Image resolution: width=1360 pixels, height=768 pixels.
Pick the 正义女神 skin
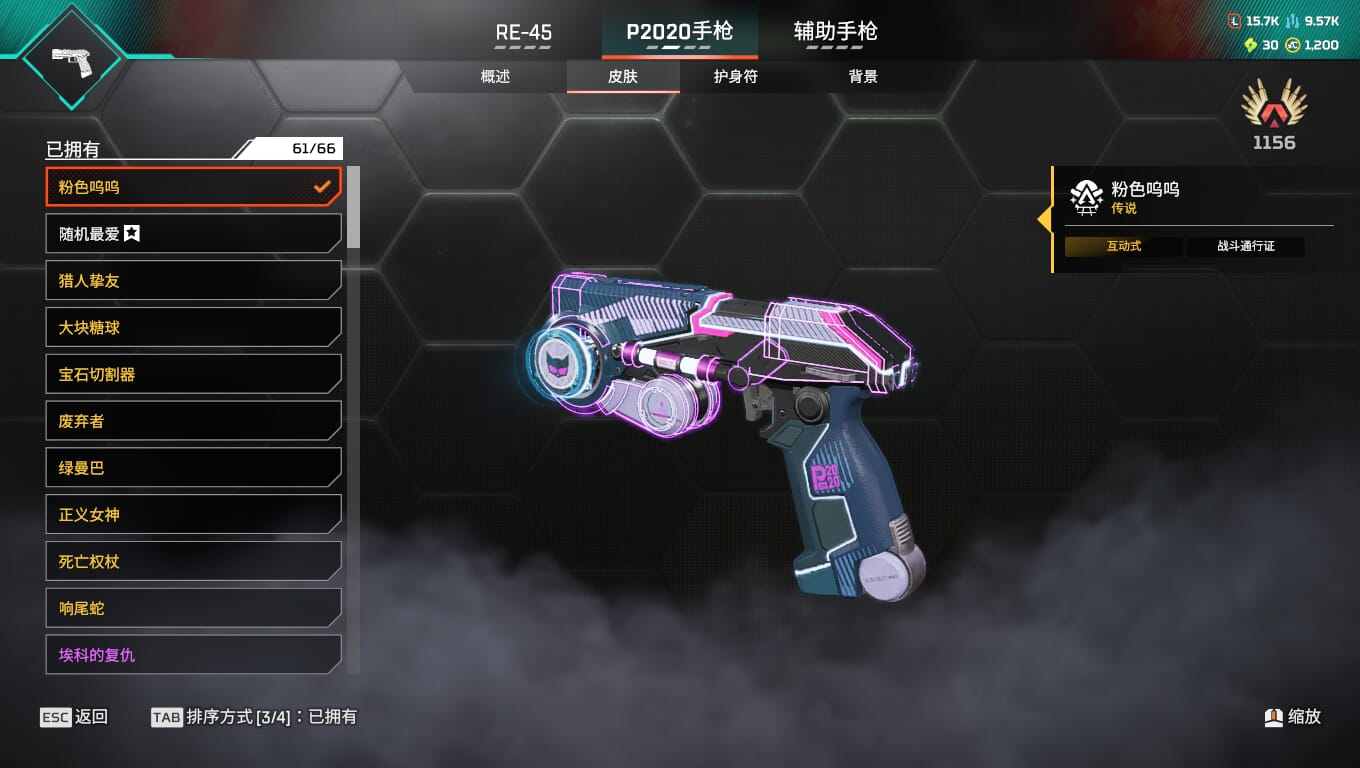(x=193, y=515)
